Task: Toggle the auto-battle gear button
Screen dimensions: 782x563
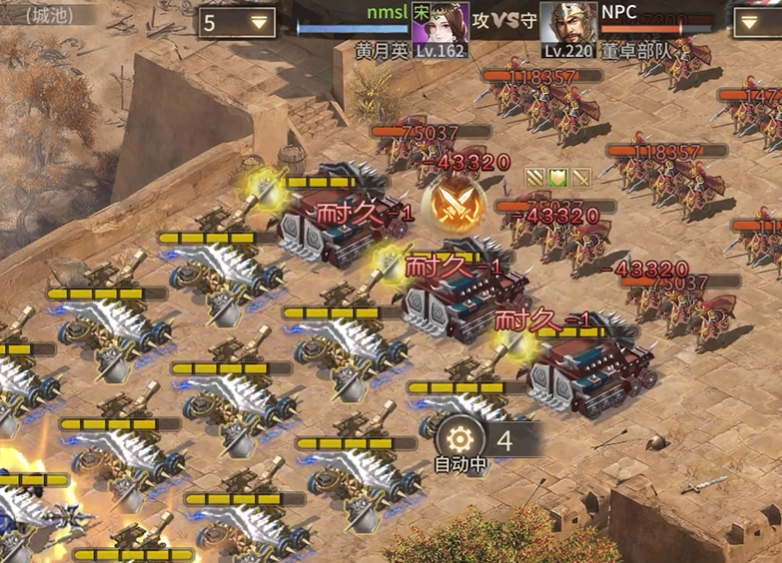Action: [460, 438]
